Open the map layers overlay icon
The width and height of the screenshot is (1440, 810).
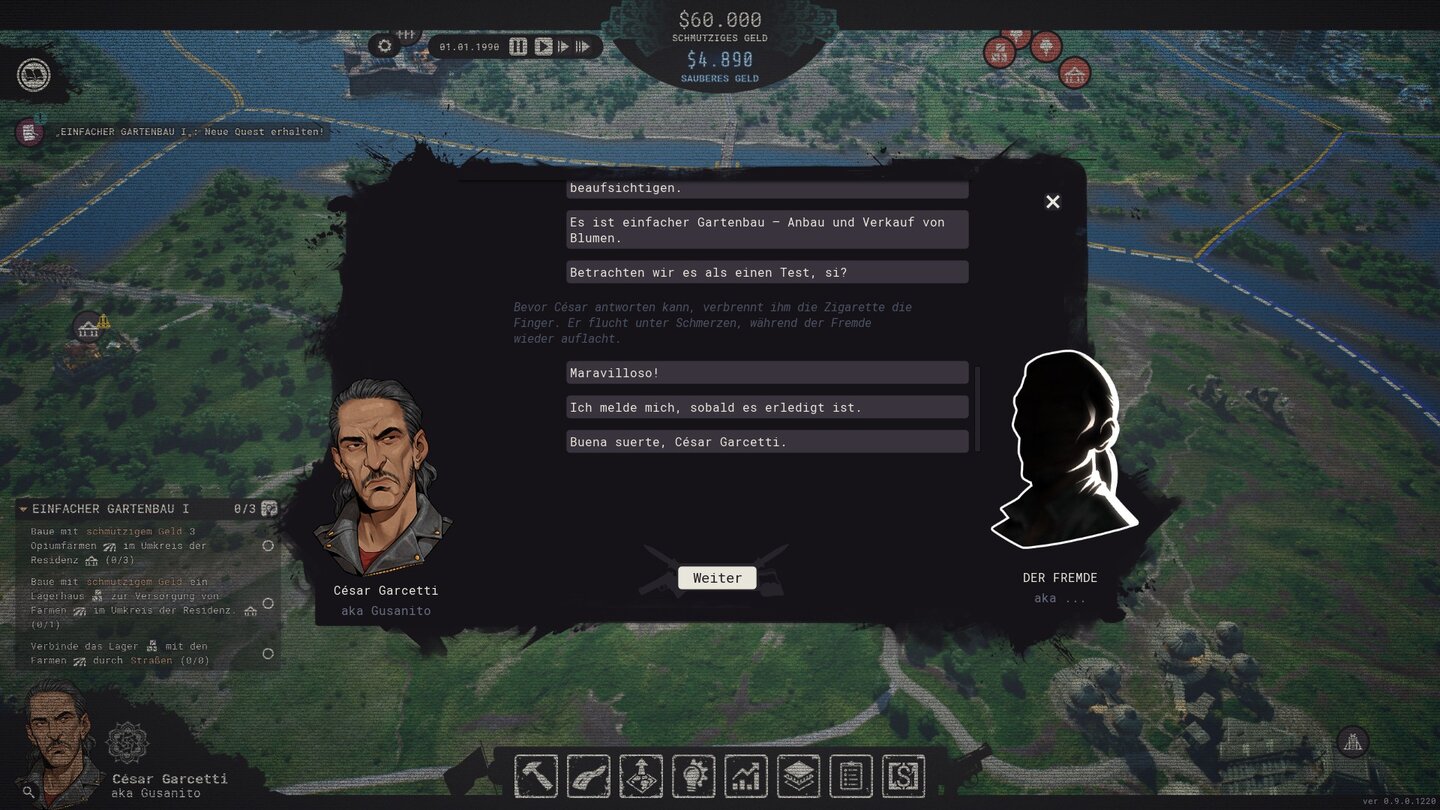point(798,775)
